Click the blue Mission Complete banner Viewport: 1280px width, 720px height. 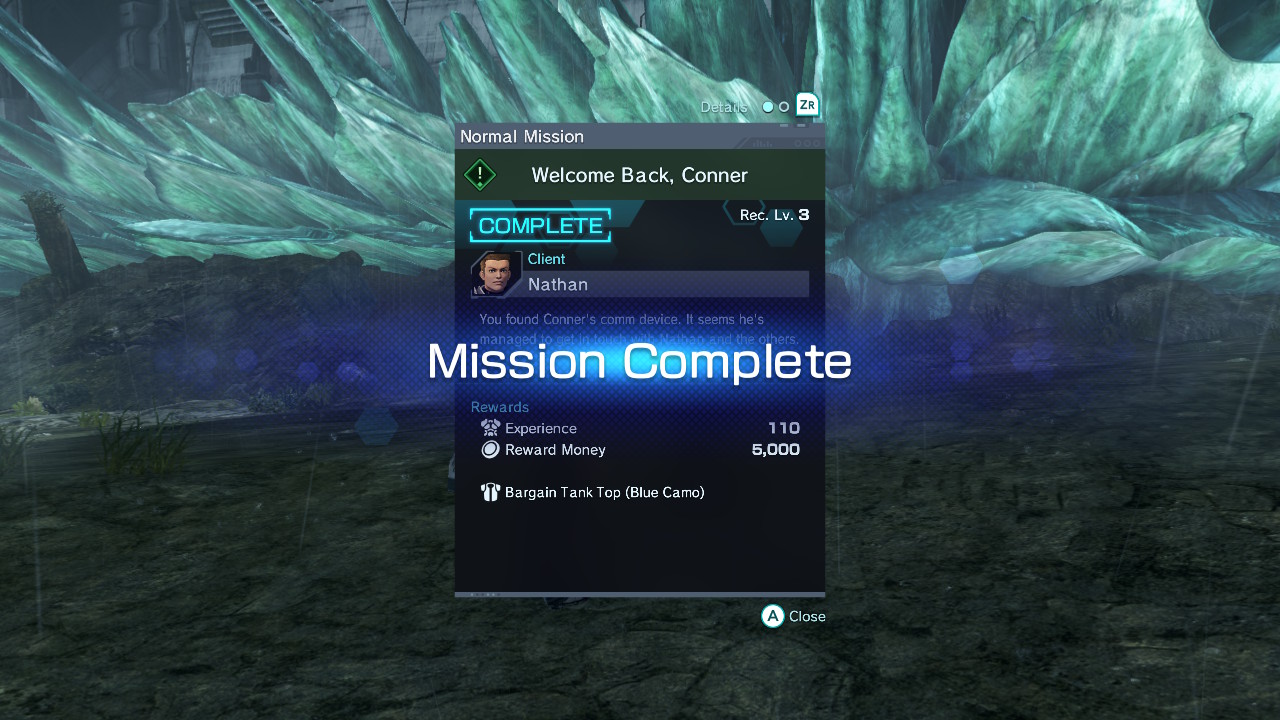[x=640, y=362]
